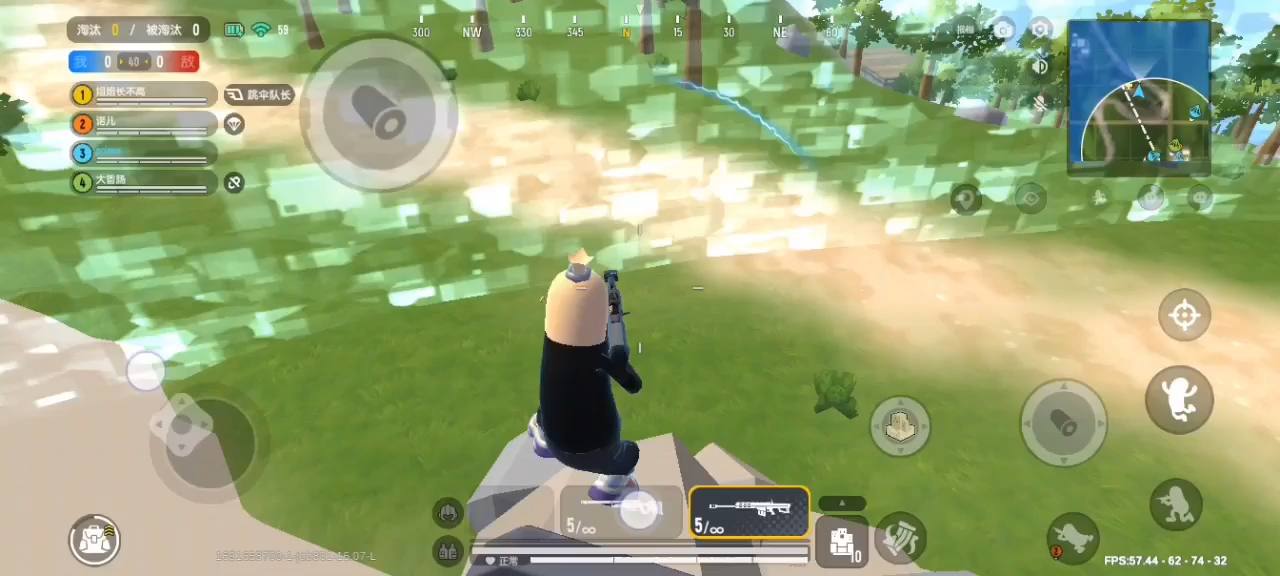Tap the prone stance button
The height and width of the screenshot is (576, 1280).
coord(1073,539)
